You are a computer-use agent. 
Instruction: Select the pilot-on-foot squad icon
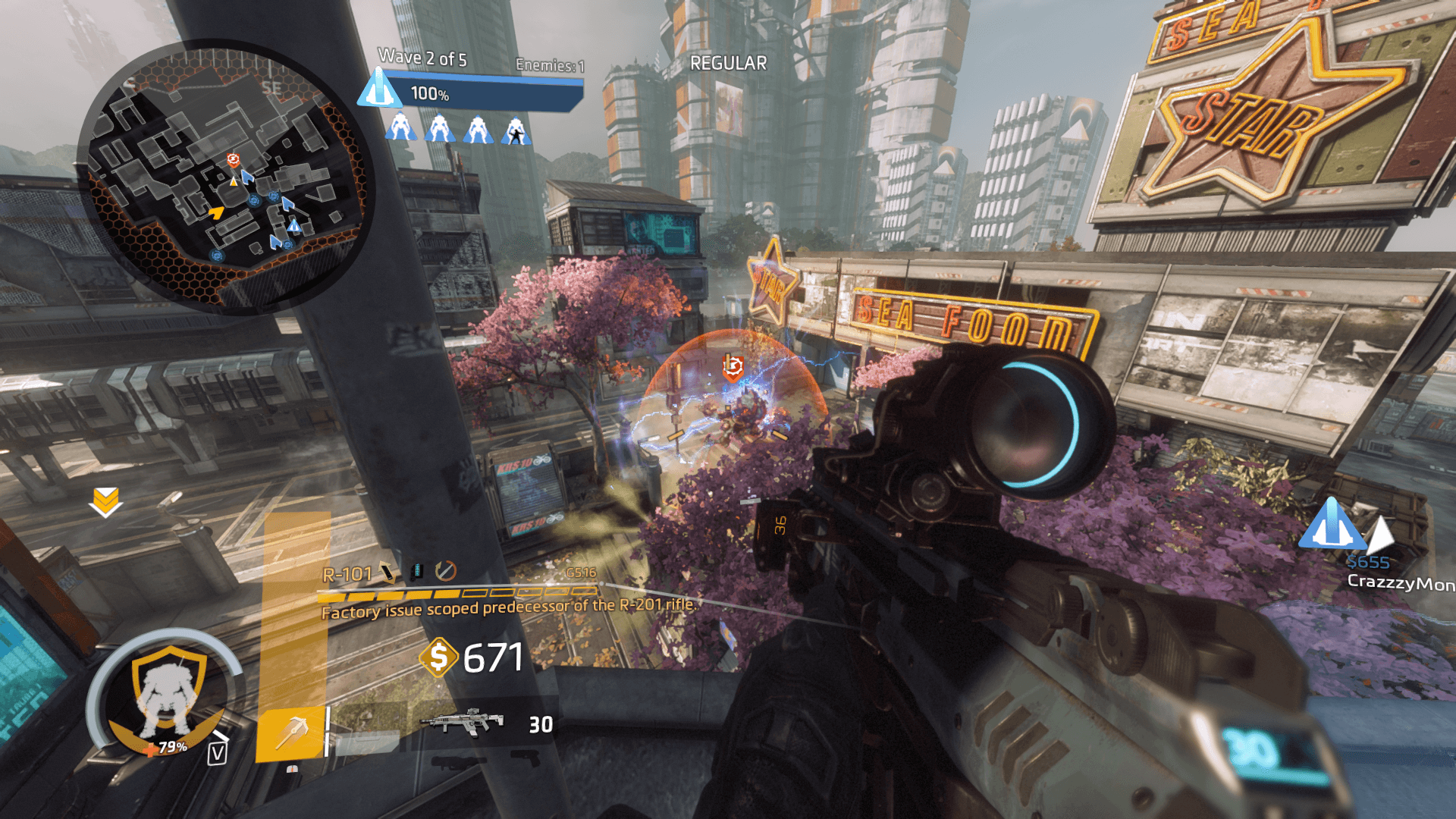[x=516, y=131]
